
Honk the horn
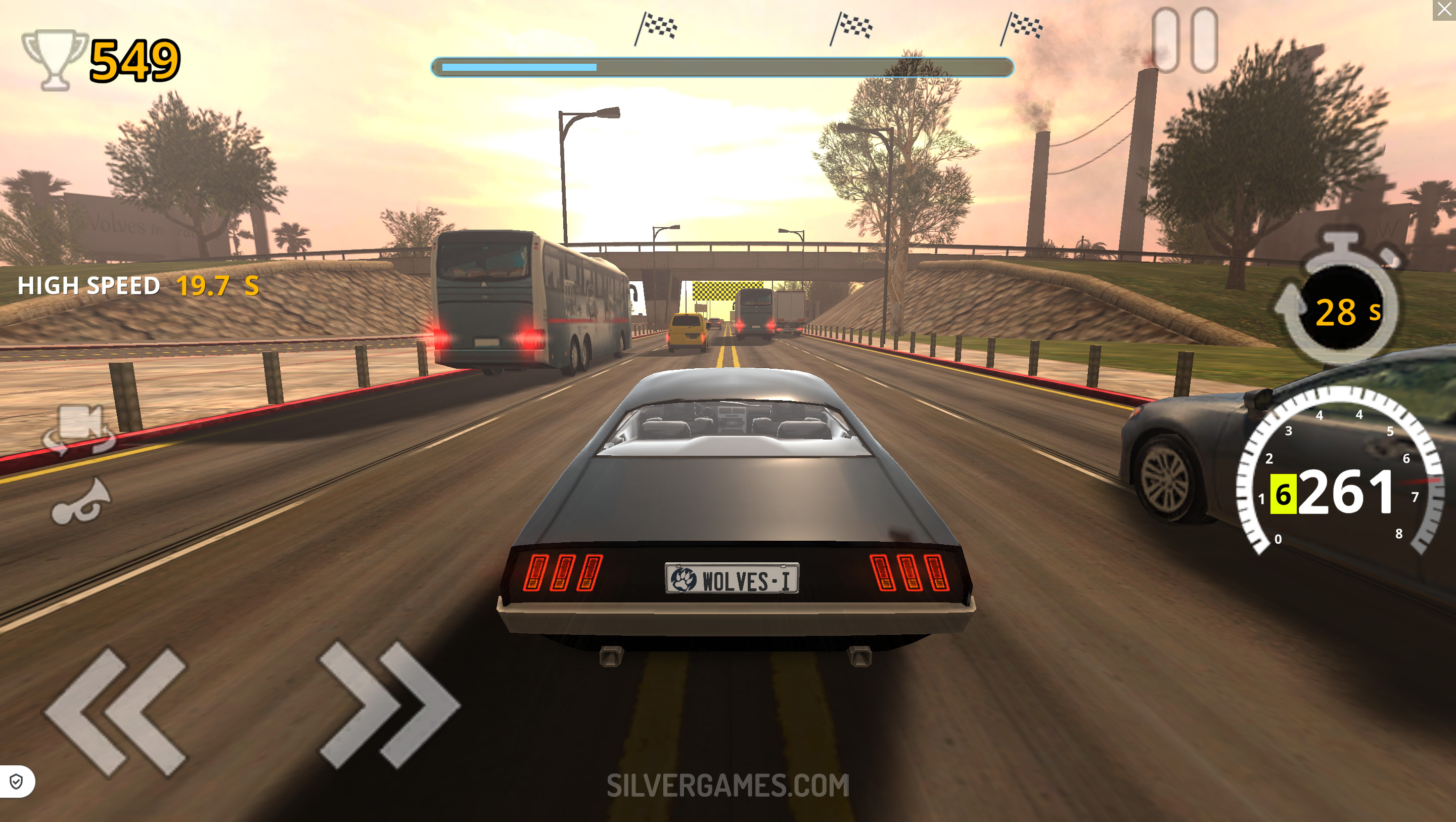tap(79, 502)
